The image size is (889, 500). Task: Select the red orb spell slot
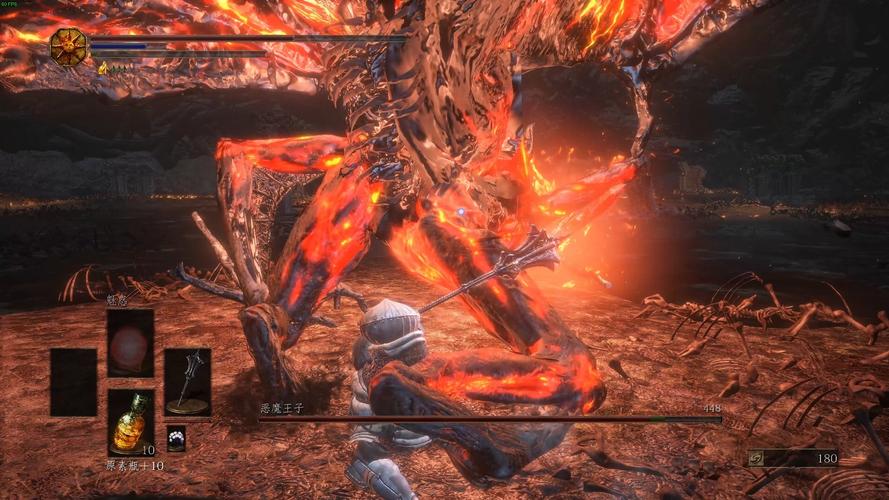[x=131, y=343]
